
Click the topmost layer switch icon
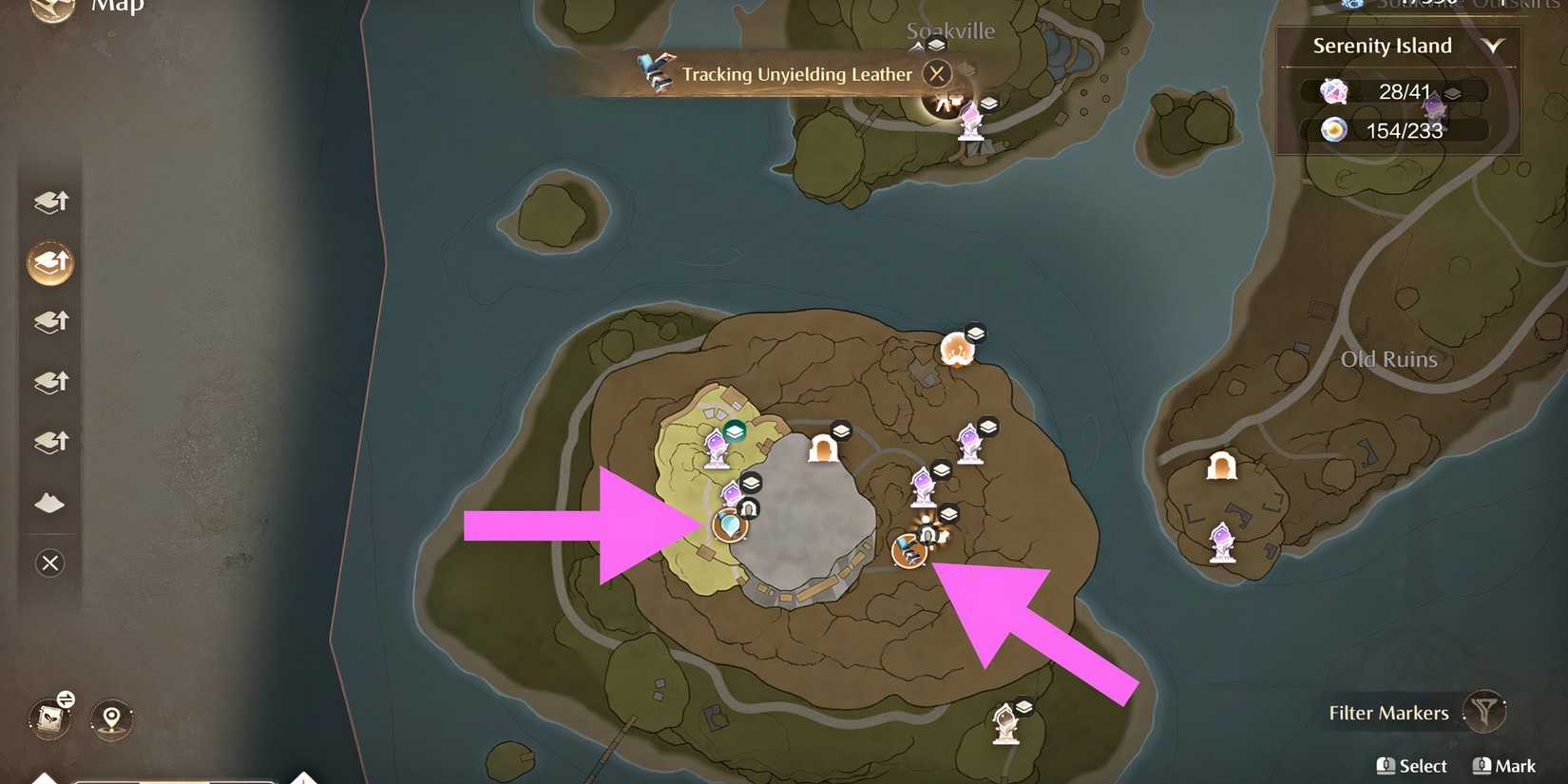(x=49, y=202)
